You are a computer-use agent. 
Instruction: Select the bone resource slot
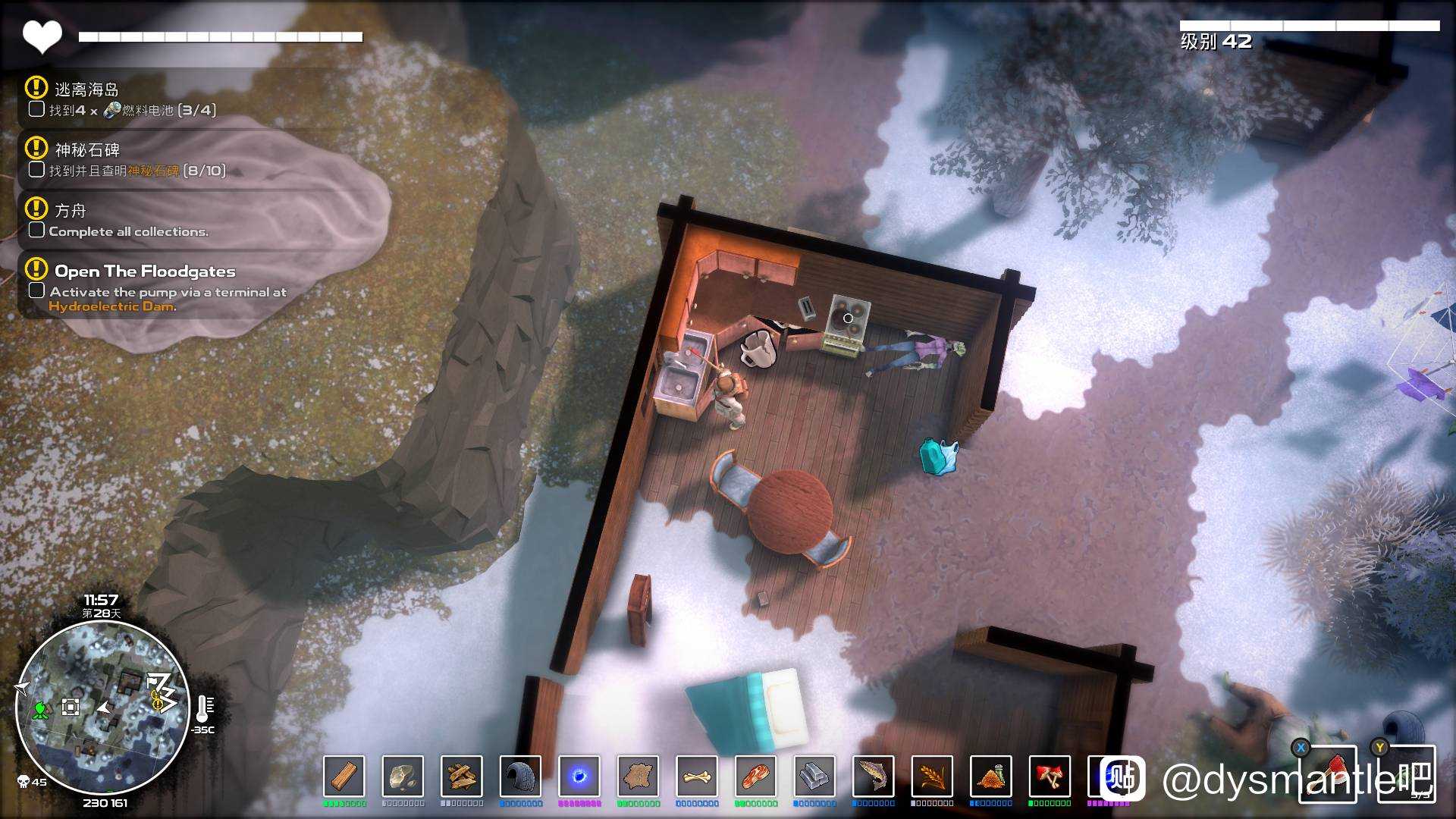point(697,777)
